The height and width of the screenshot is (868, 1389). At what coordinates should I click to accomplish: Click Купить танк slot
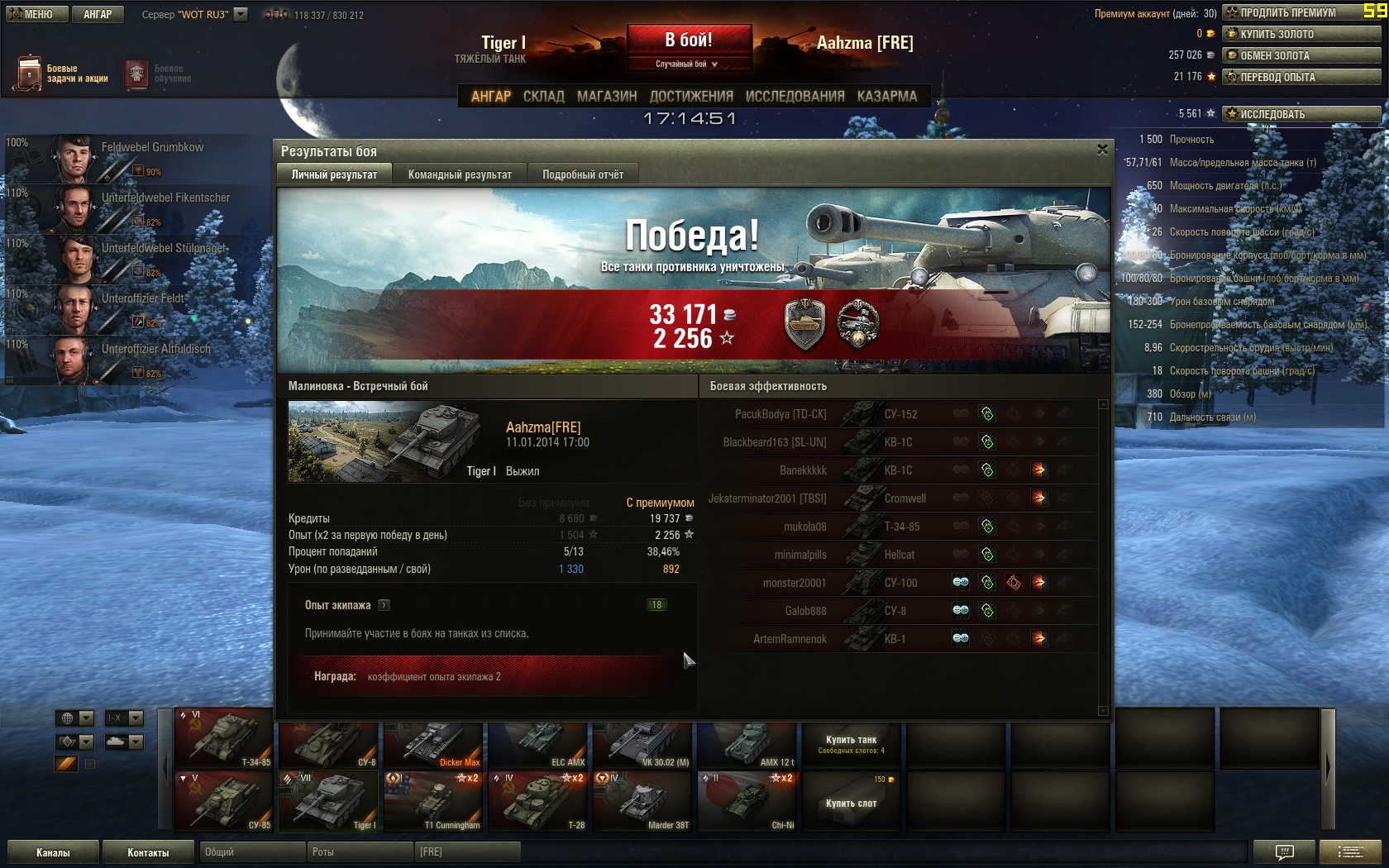click(x=851, y=745)
